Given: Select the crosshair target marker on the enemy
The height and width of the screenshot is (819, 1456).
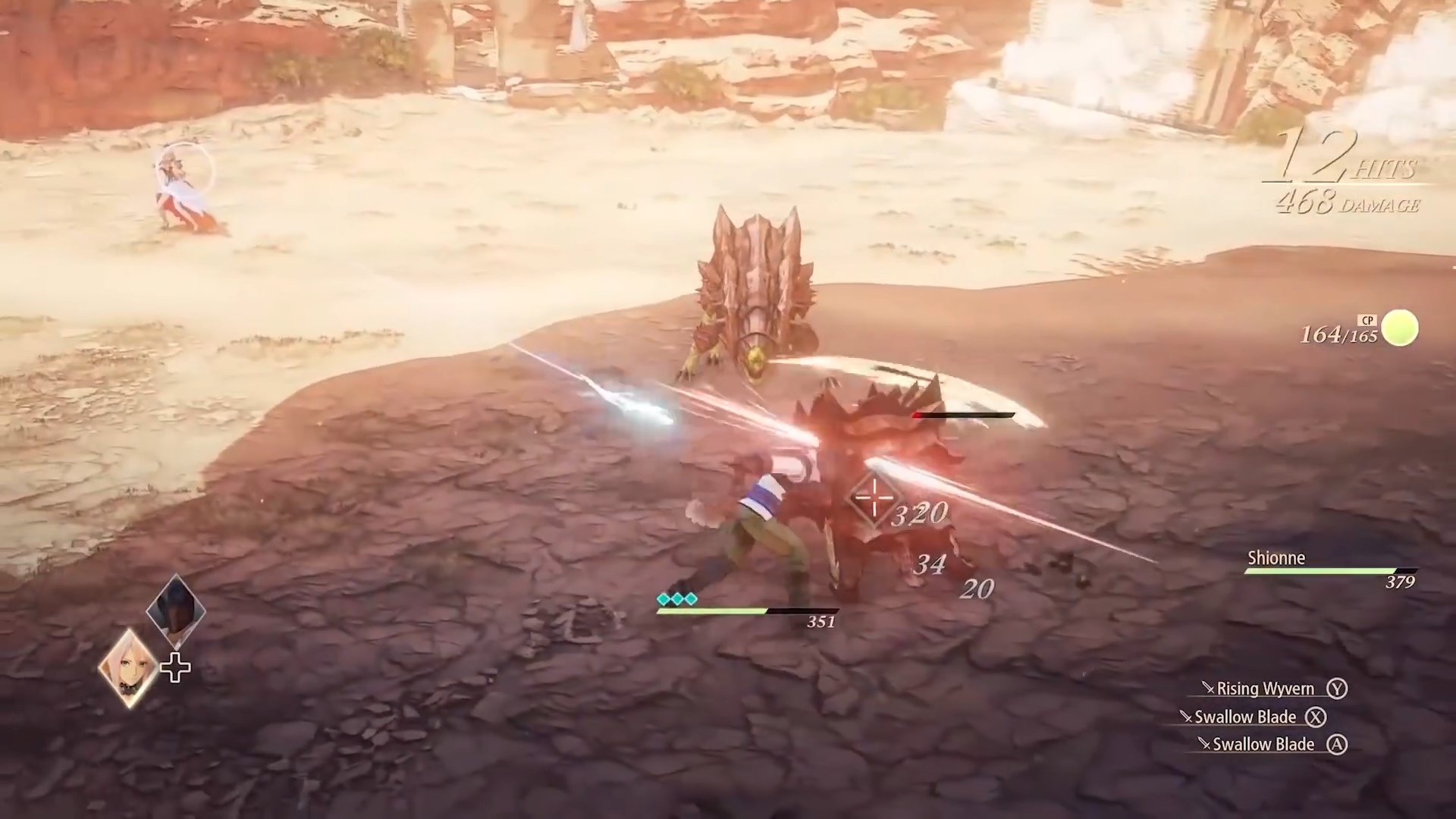Looking at the screenshot, I should (874, 499).
